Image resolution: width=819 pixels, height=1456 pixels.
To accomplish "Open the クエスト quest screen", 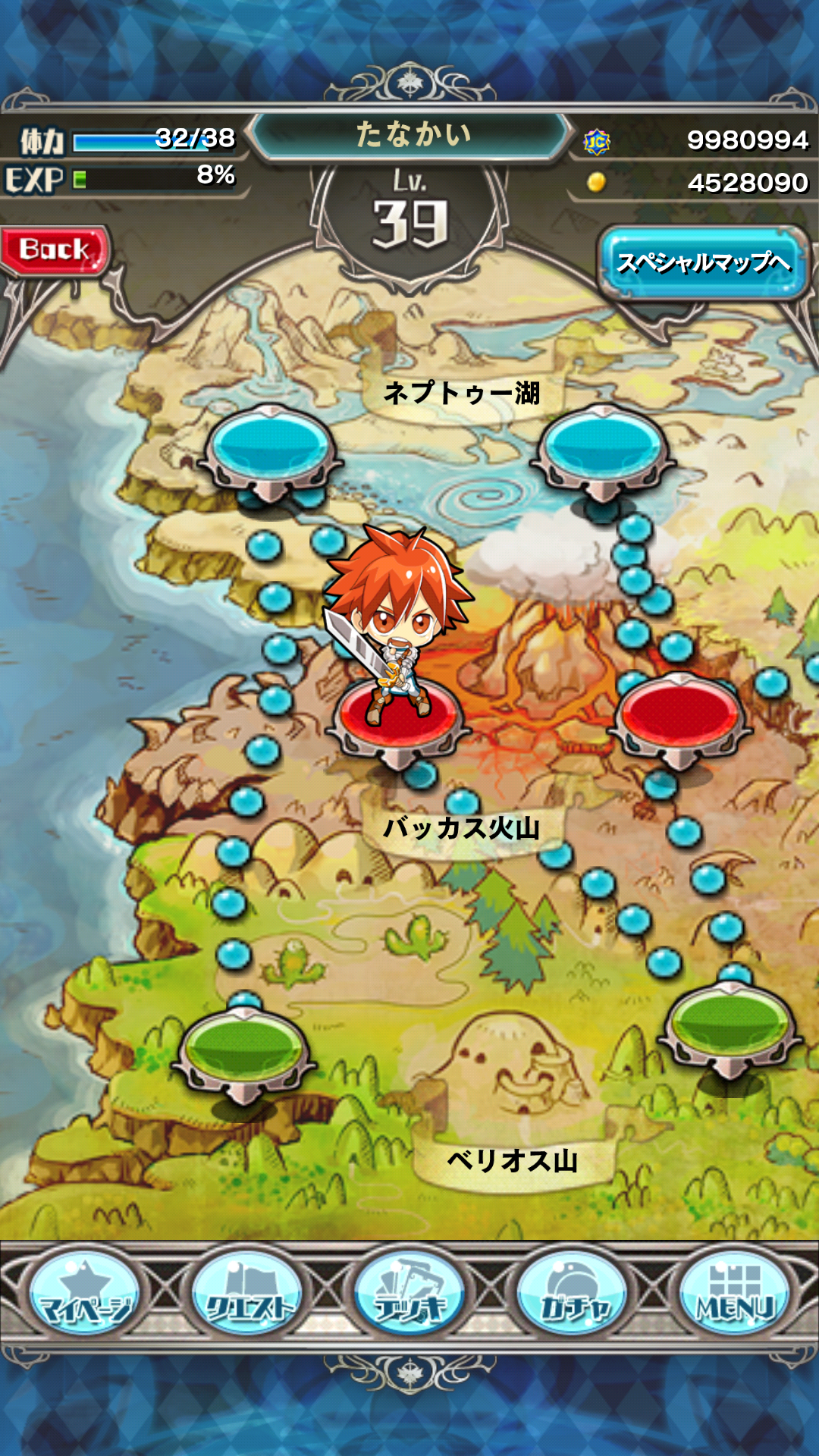I will pyautogui.click(x=247, y=1294).
